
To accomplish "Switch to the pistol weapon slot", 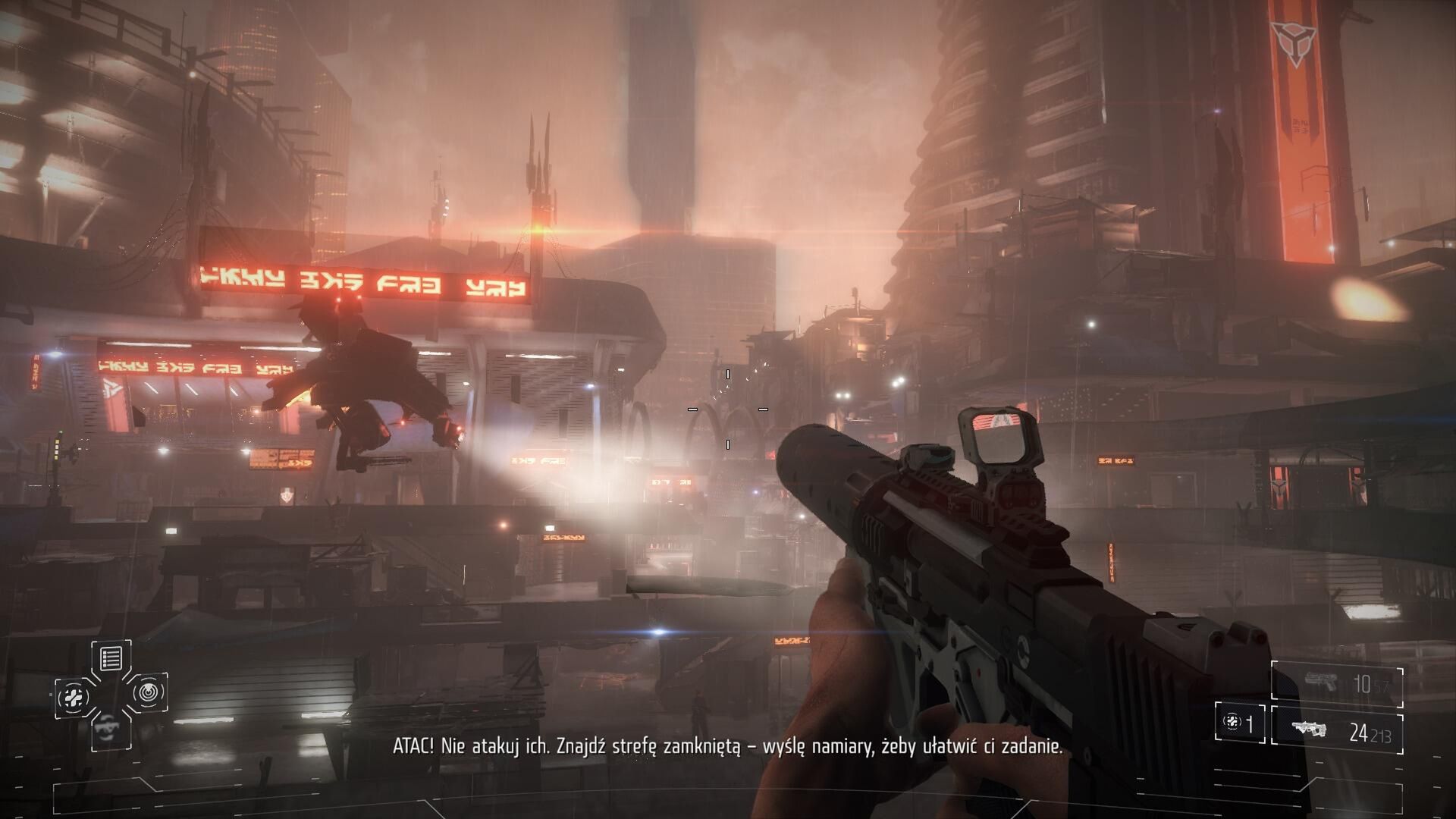I will (x=1336, y=684).
